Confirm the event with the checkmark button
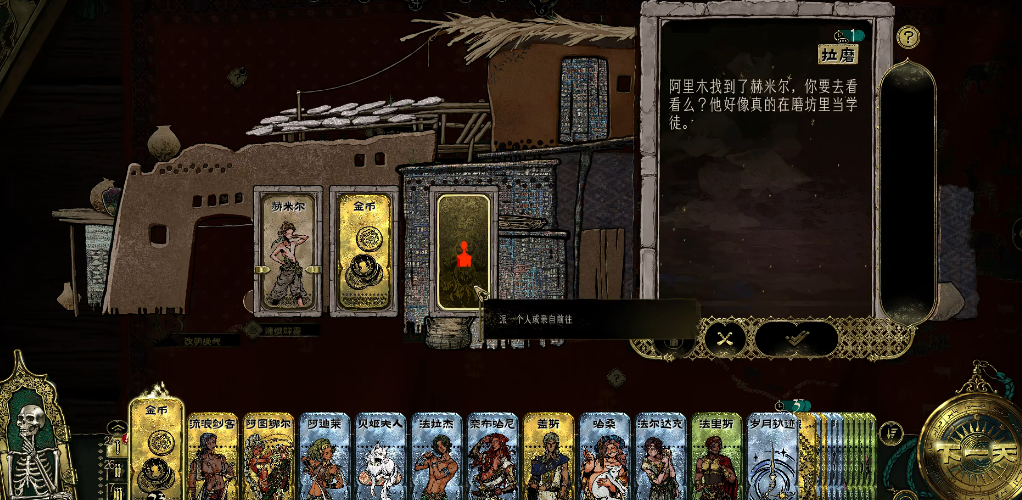Screen dimensions: 1022x500 (796, 339)
